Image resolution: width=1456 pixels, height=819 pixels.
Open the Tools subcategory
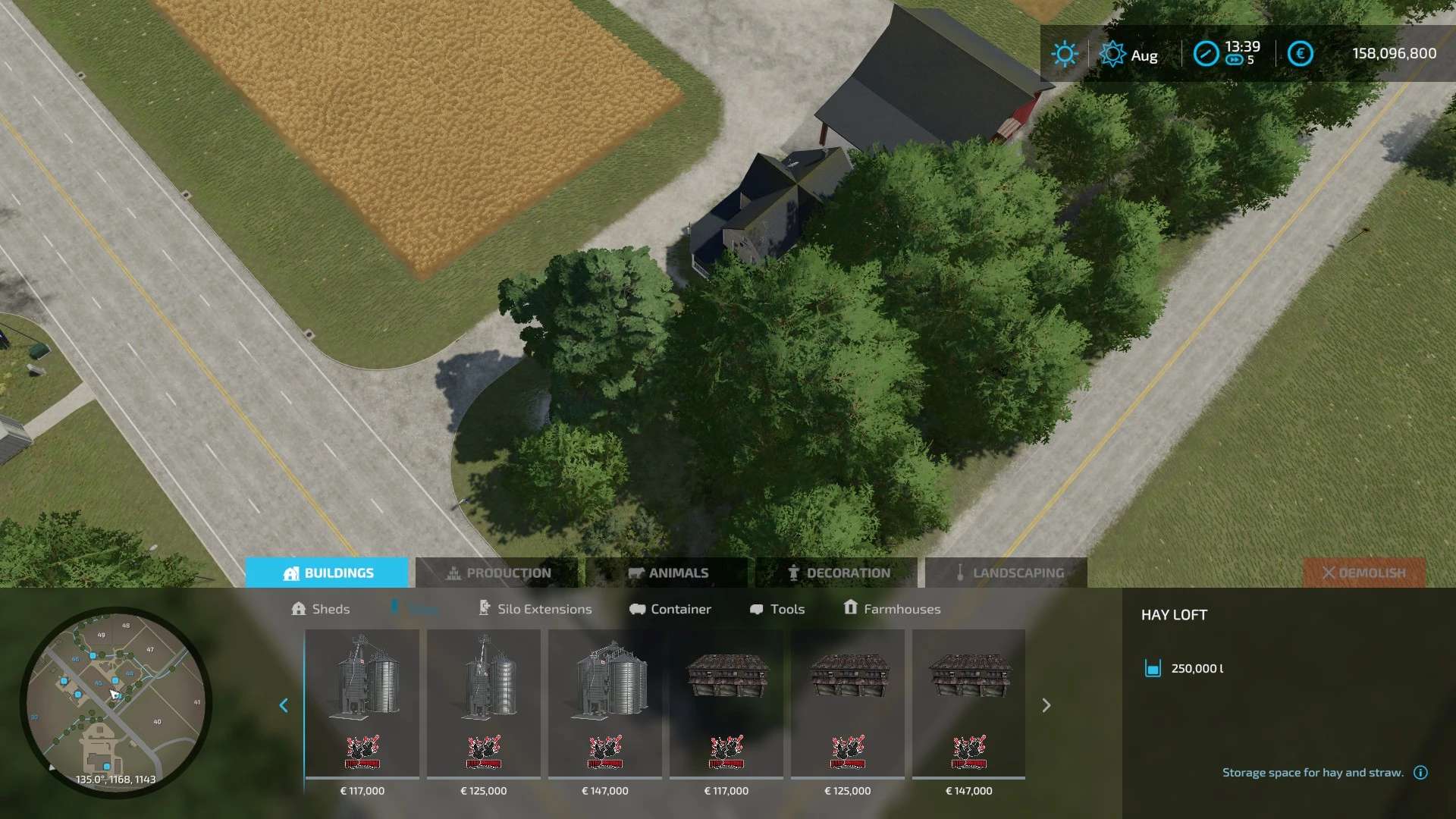(x=777, y=609)
